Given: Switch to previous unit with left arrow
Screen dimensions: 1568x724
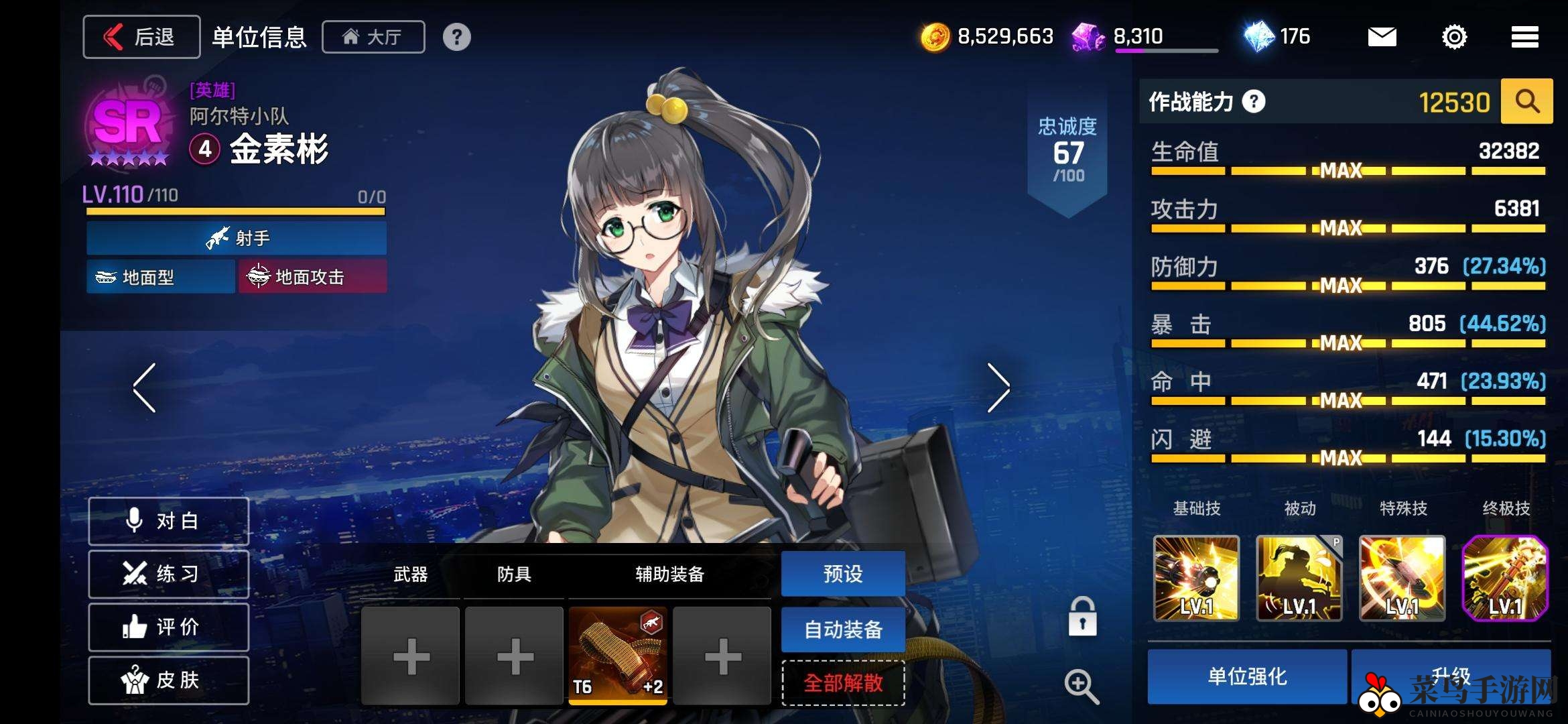Looking at the screenshot, I should click(x=142, y=387).
